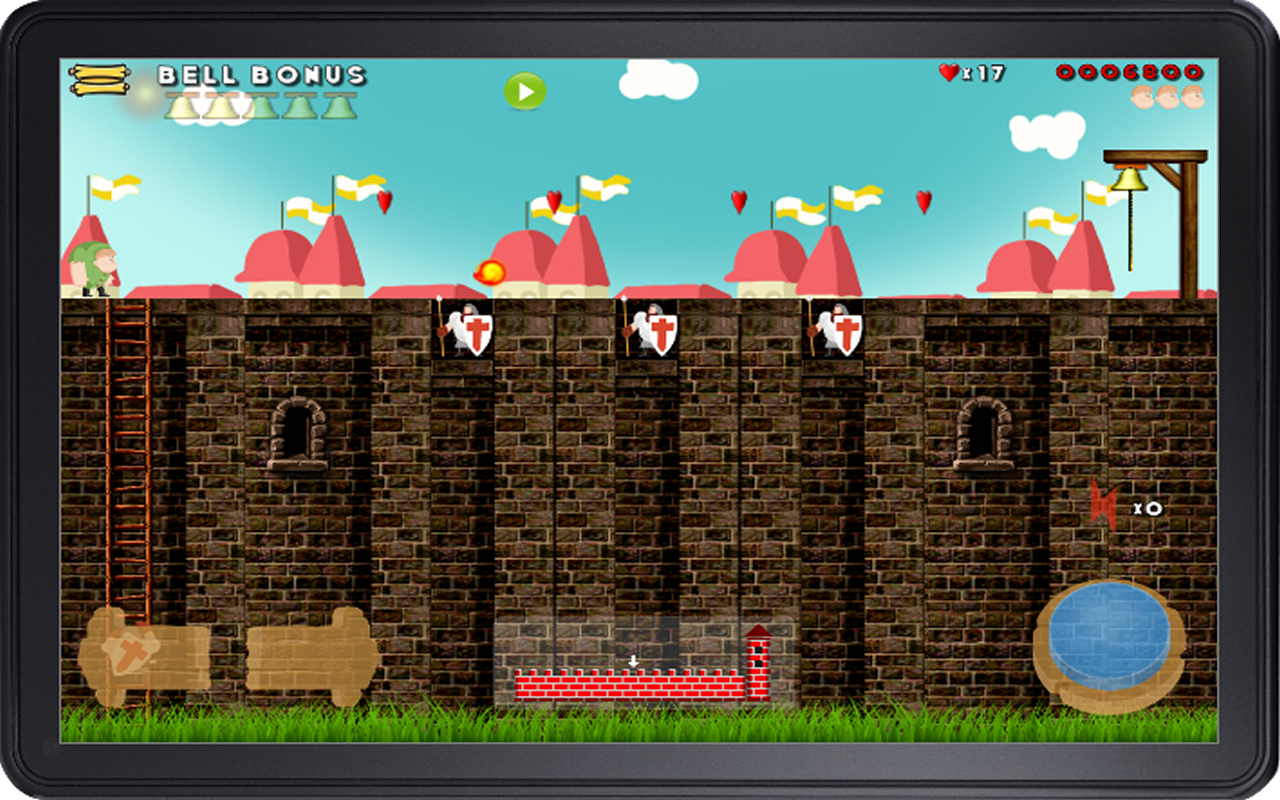
Task: Tap the last unlit bell indicator
Action: pyautogui.click(x=340, y=106)
